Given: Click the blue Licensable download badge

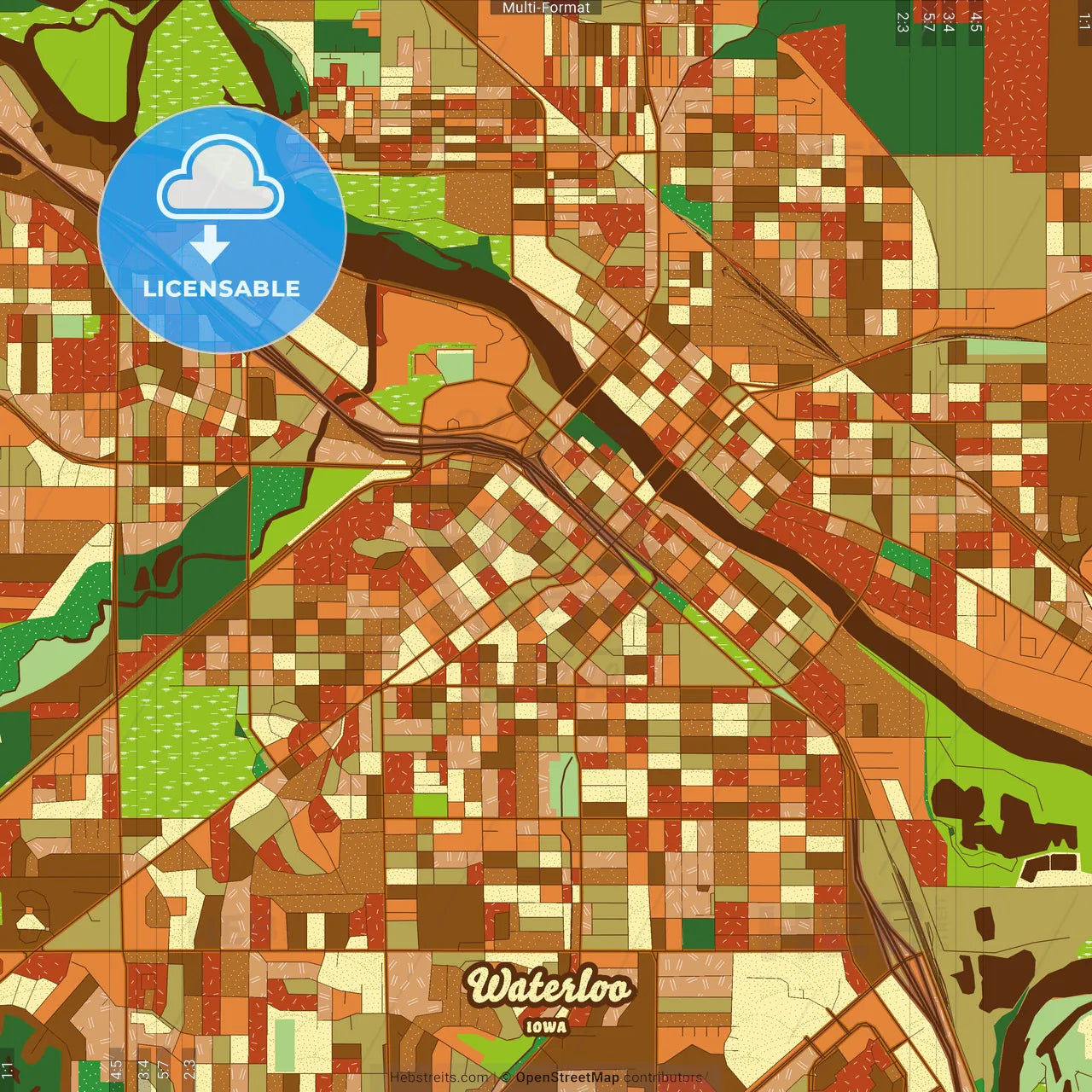Looking at the screenshot, I should click(222, 229).
